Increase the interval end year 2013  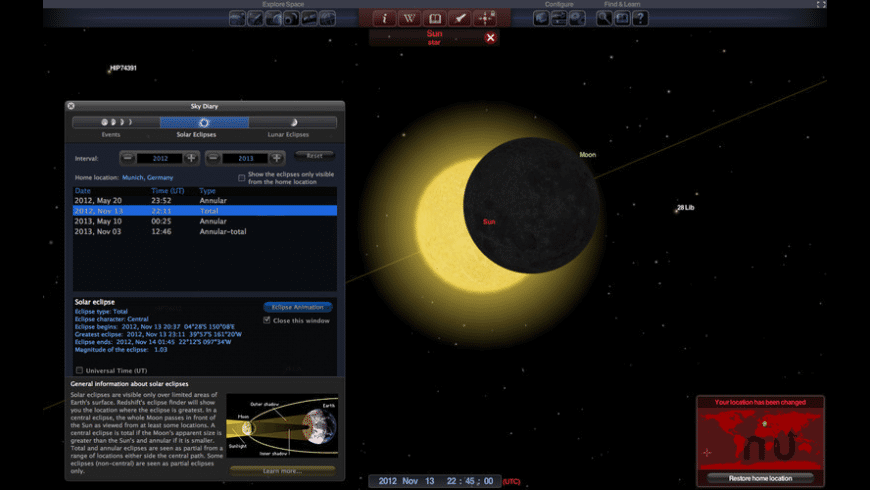pos(277,158)
